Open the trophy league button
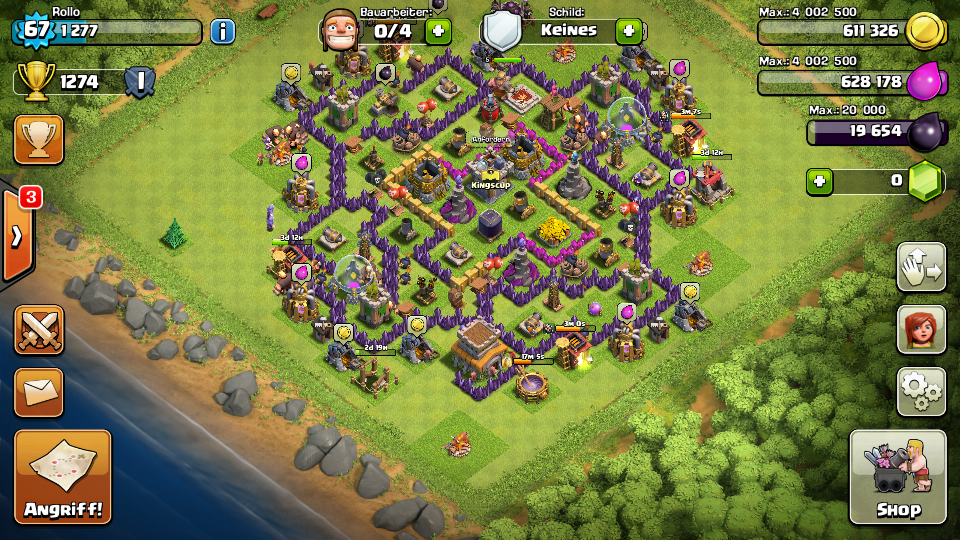Viewport: 960px width, 540px height. tap(39, 139)
